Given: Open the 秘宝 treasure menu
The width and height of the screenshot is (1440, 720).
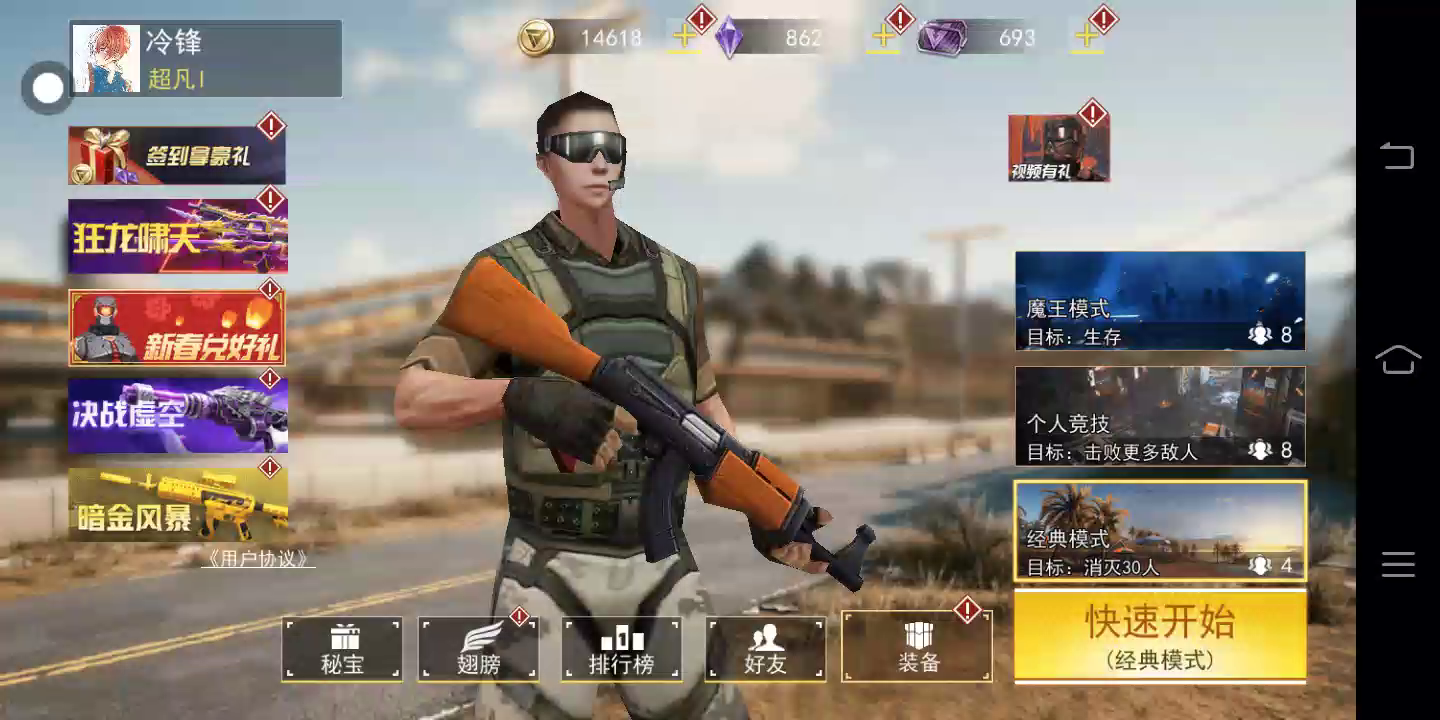Looking at the screenshot, I should click(x=342, y=649).
